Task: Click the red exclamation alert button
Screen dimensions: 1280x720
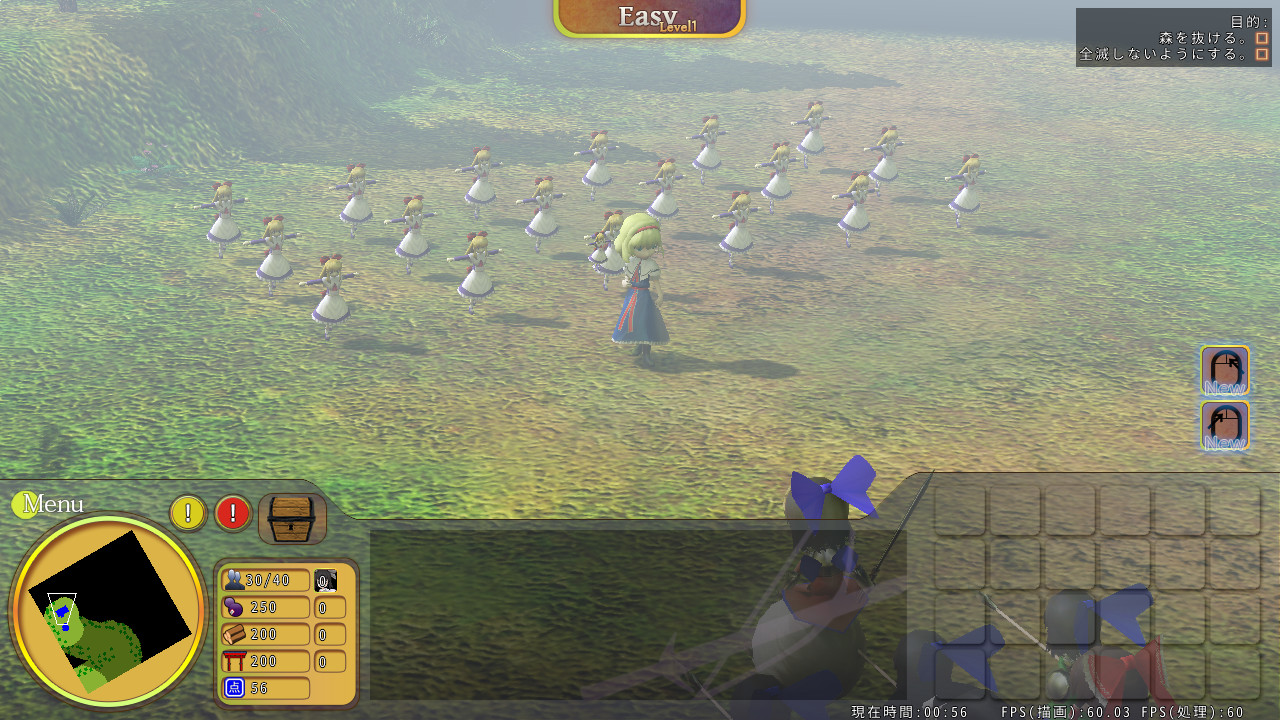Action: point(233,513)
